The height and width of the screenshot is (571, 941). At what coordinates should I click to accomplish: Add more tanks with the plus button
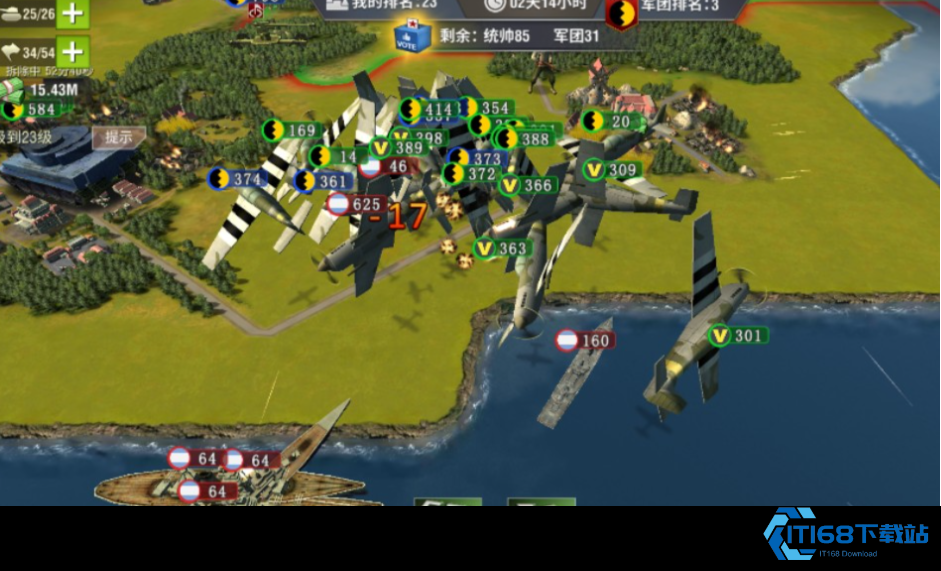tap(72, 13)
